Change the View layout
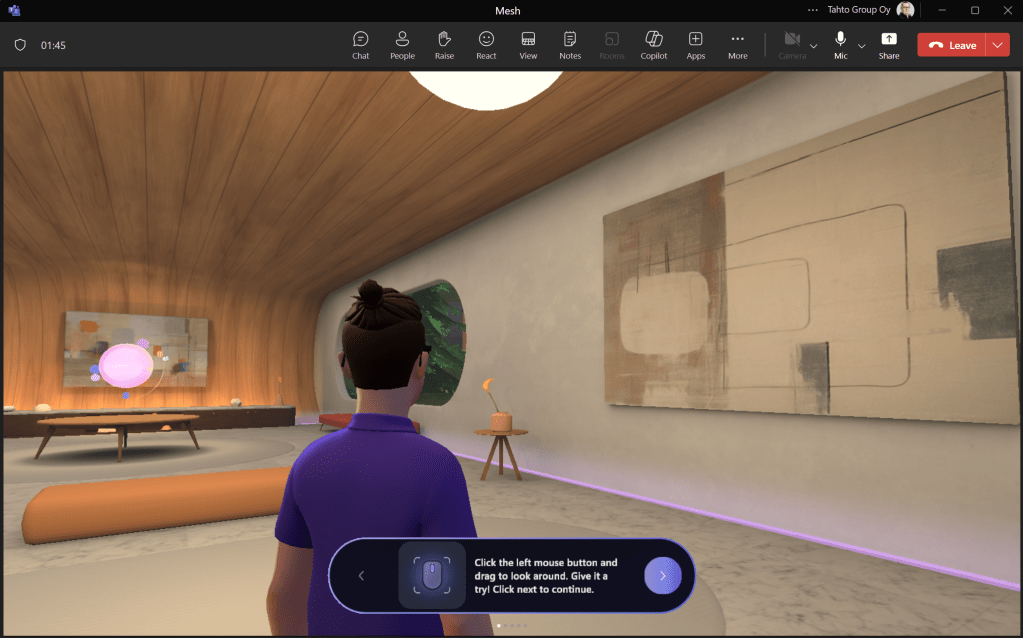Viewport: 1023px width, 638px height. pyautogui.click(x=528, y=44)
